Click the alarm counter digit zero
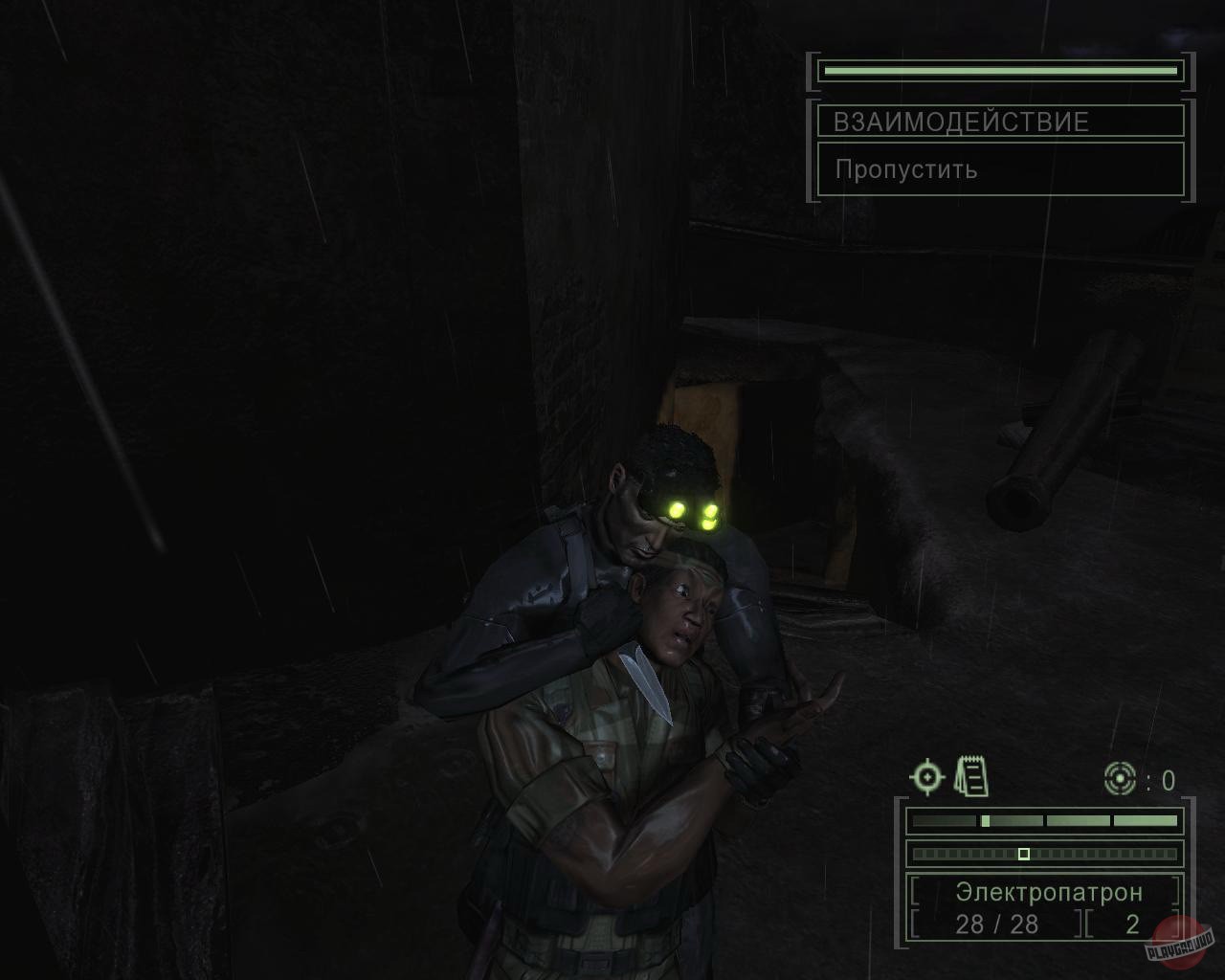This screenshot has width=1225, height=980. [x=1167, y=781]
